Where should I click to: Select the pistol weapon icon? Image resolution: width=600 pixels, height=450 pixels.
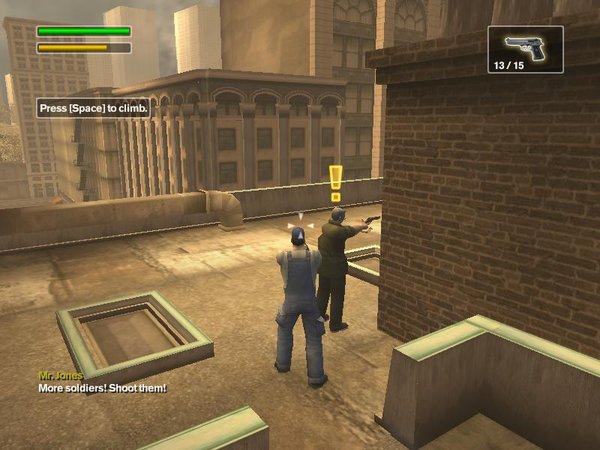coord(524,45)
